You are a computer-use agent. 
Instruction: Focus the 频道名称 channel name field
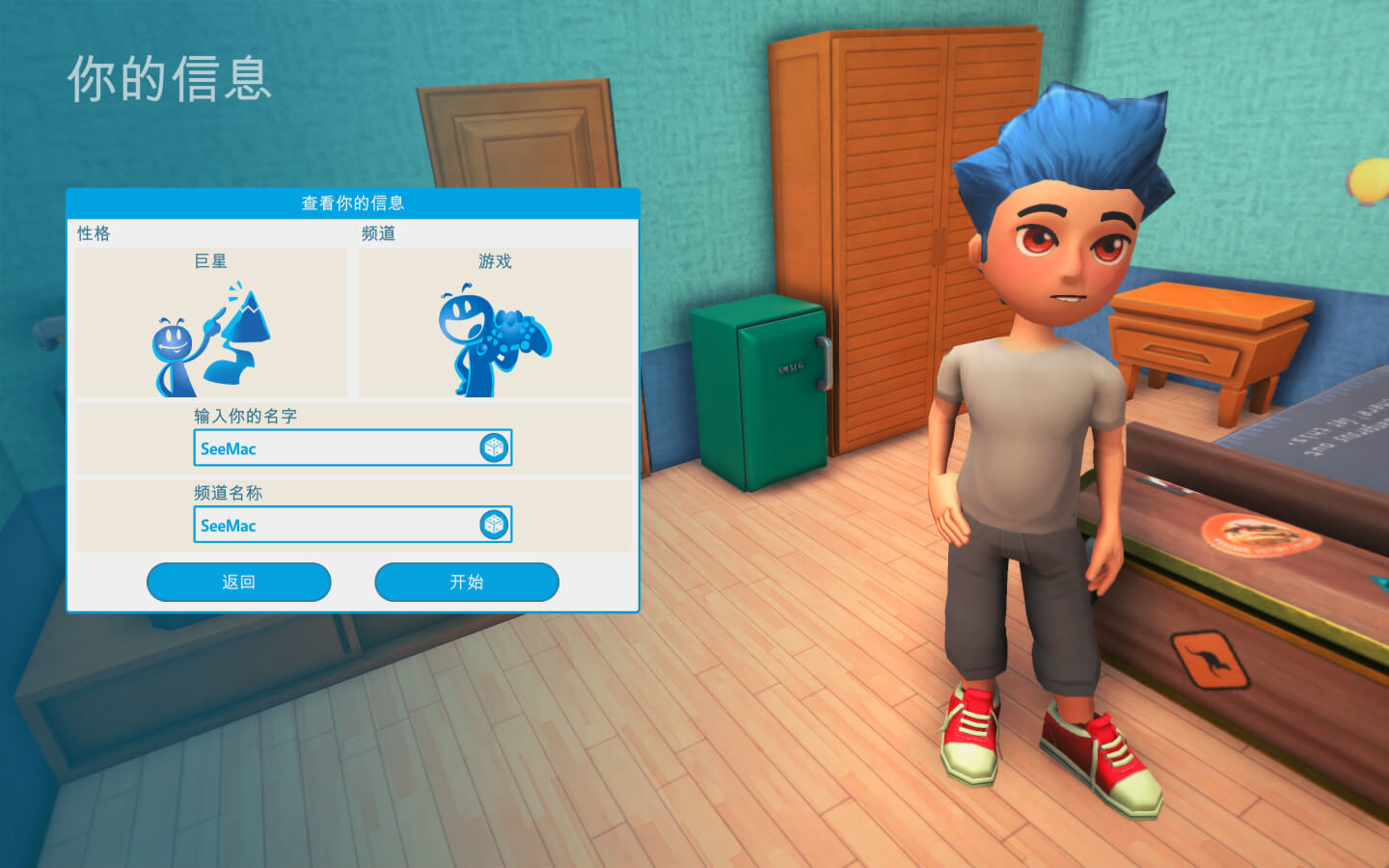[x=336, y=526]
